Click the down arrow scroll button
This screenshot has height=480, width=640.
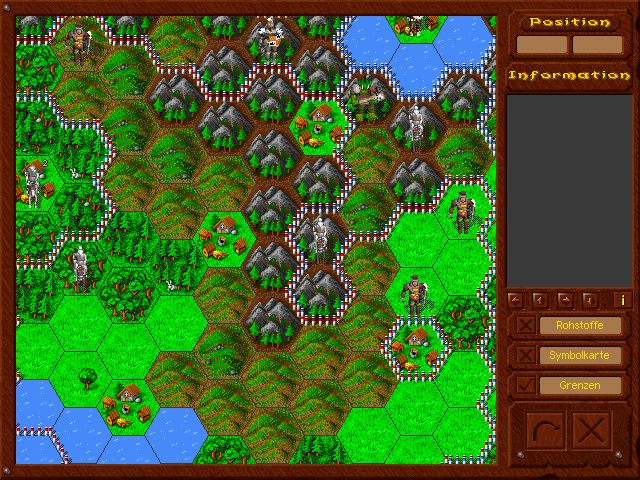click(x=589, y=299)
